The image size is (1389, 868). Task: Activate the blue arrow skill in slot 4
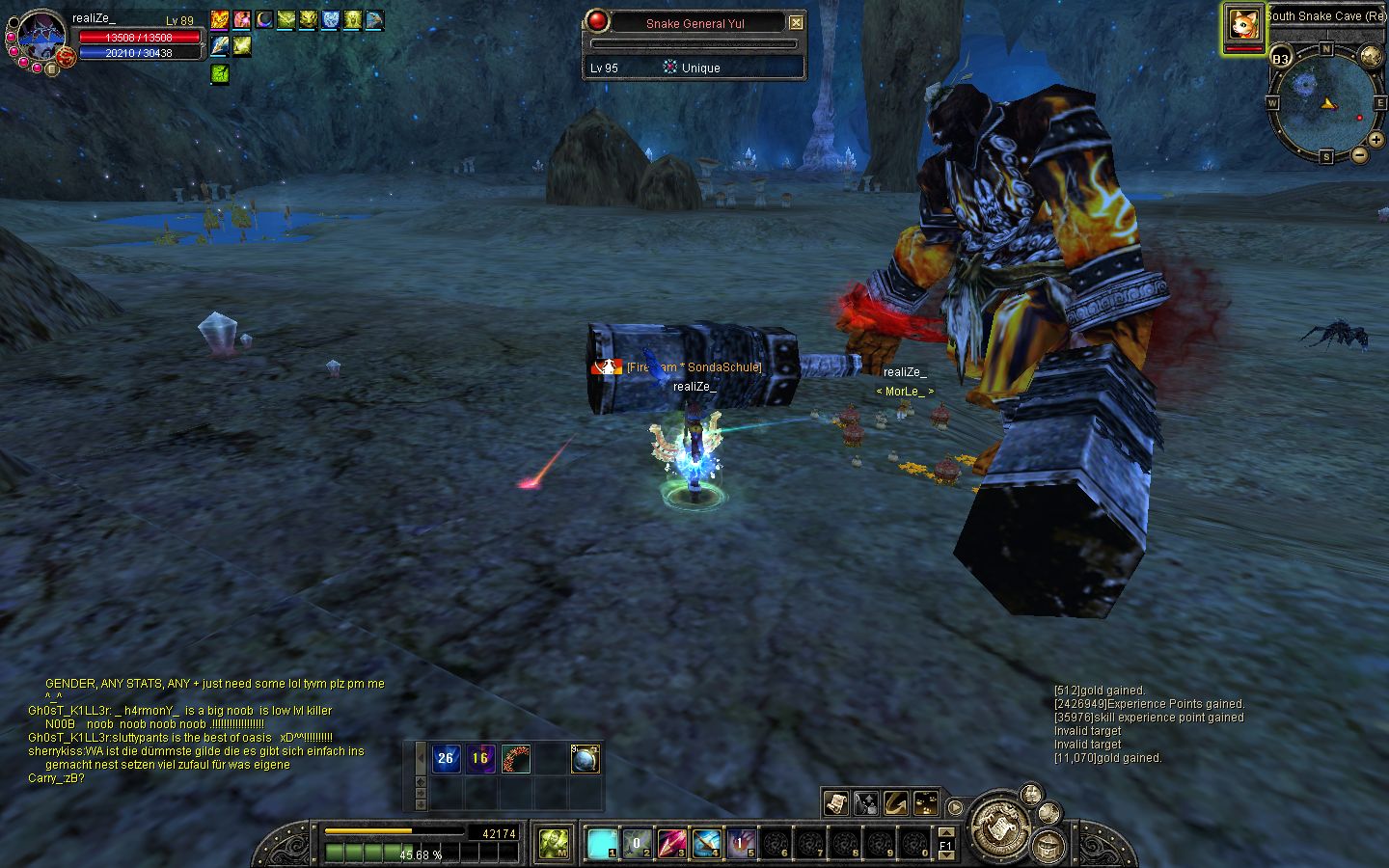tap(706, 844)
